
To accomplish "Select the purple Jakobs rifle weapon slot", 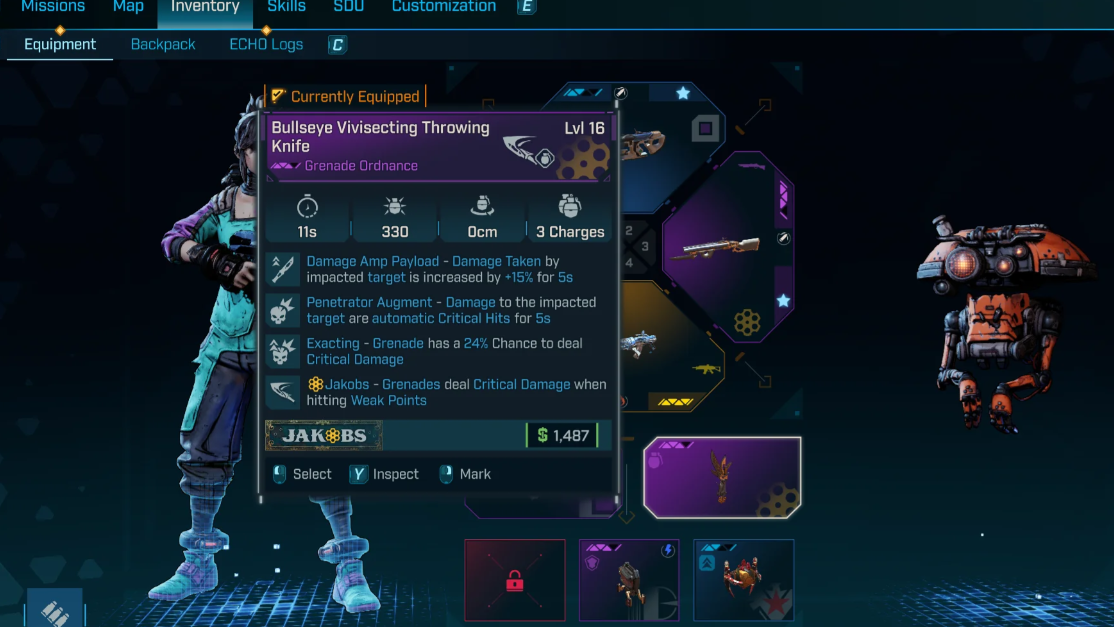I will coord(725,246).
